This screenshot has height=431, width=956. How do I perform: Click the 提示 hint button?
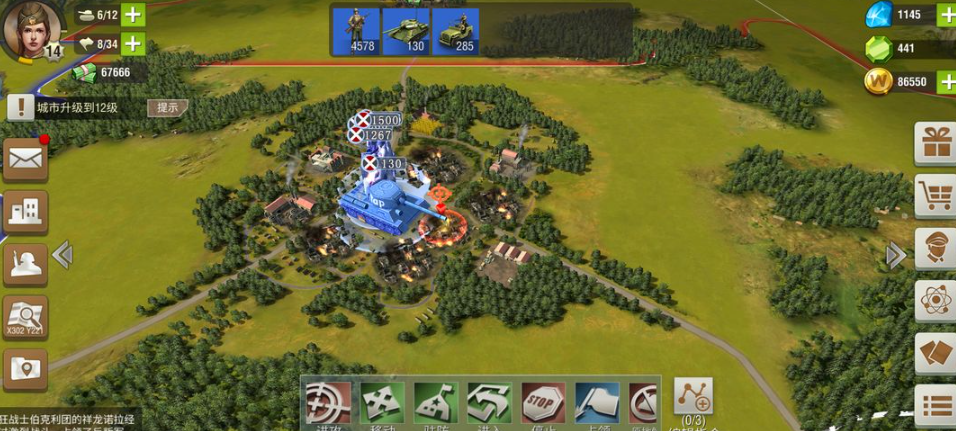click(167, 108)
